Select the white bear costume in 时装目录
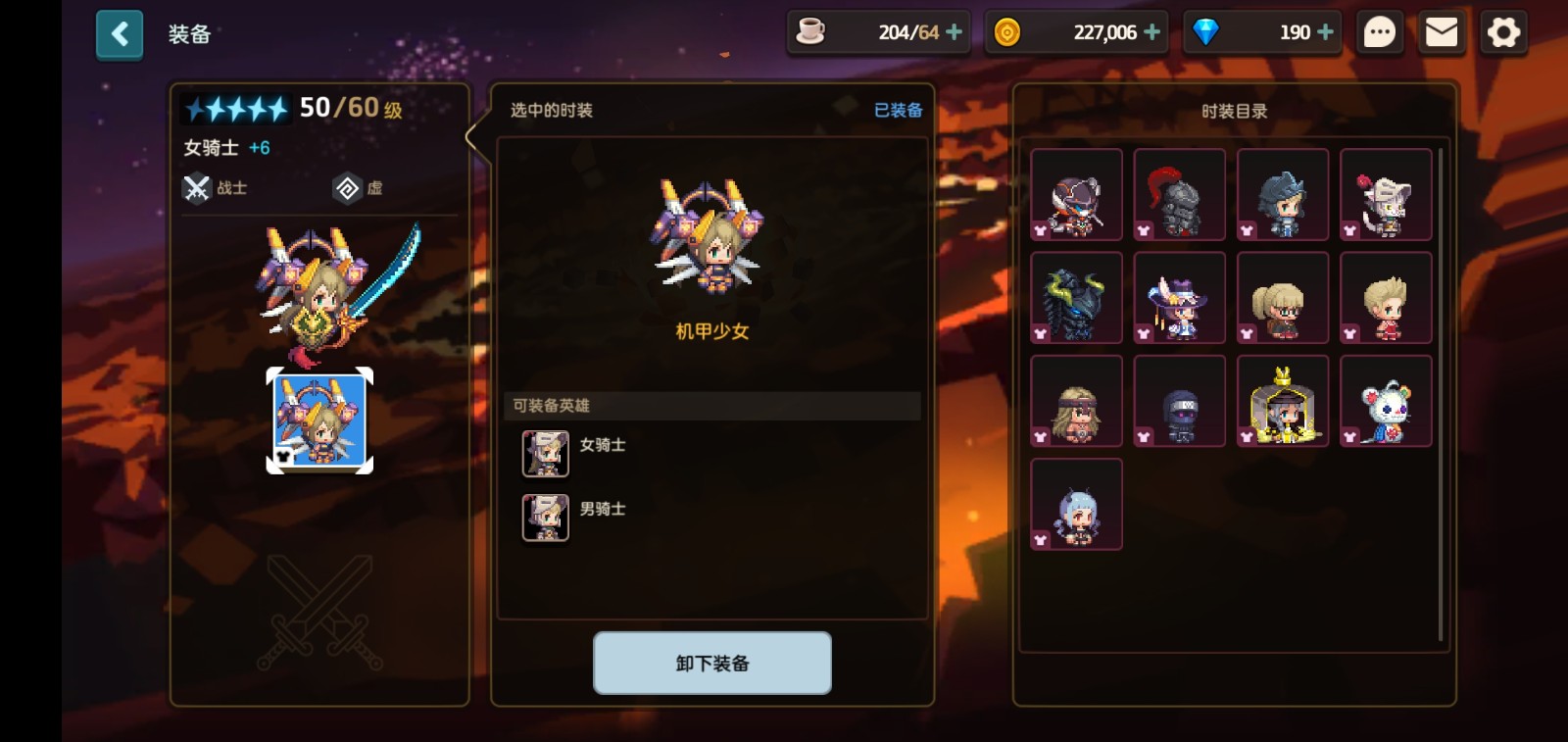Image resolution: width=1568 pixels, height=742 pixels. point(1387,401)
